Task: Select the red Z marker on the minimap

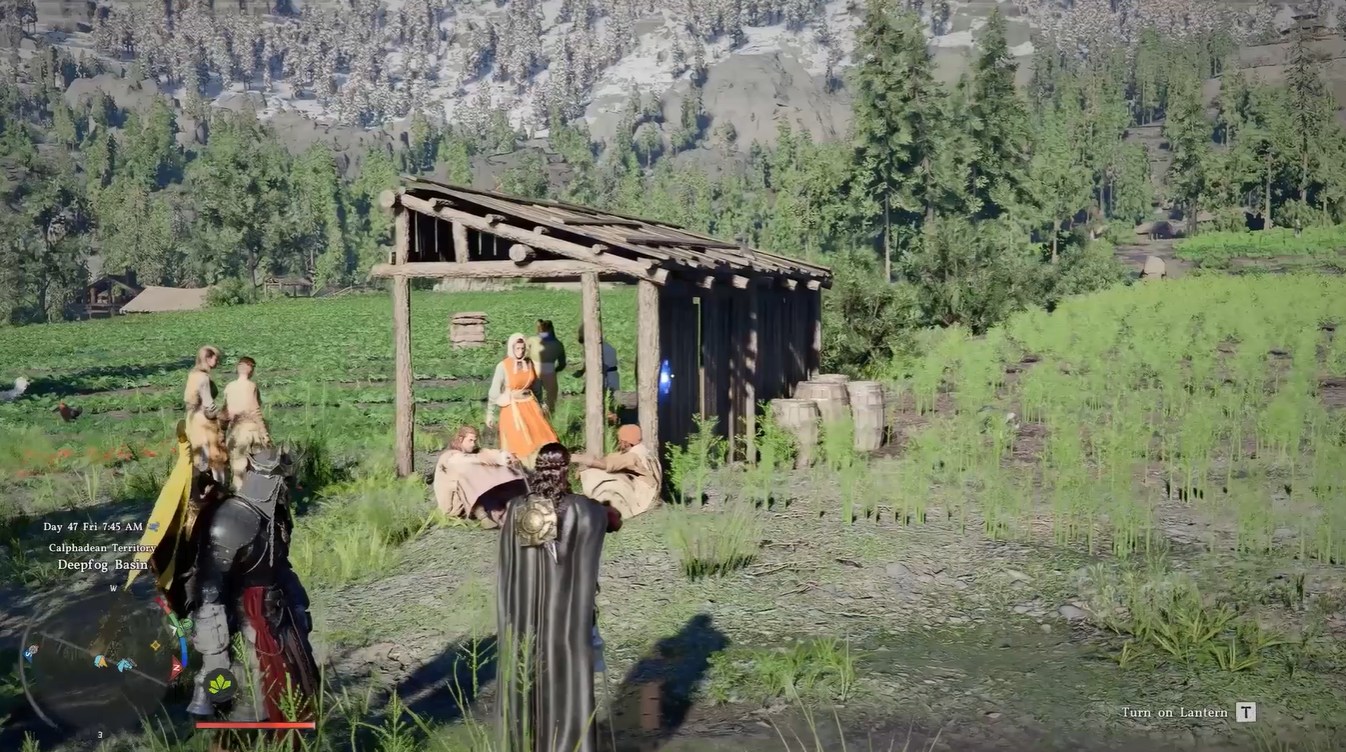Action: click(175, 668)
